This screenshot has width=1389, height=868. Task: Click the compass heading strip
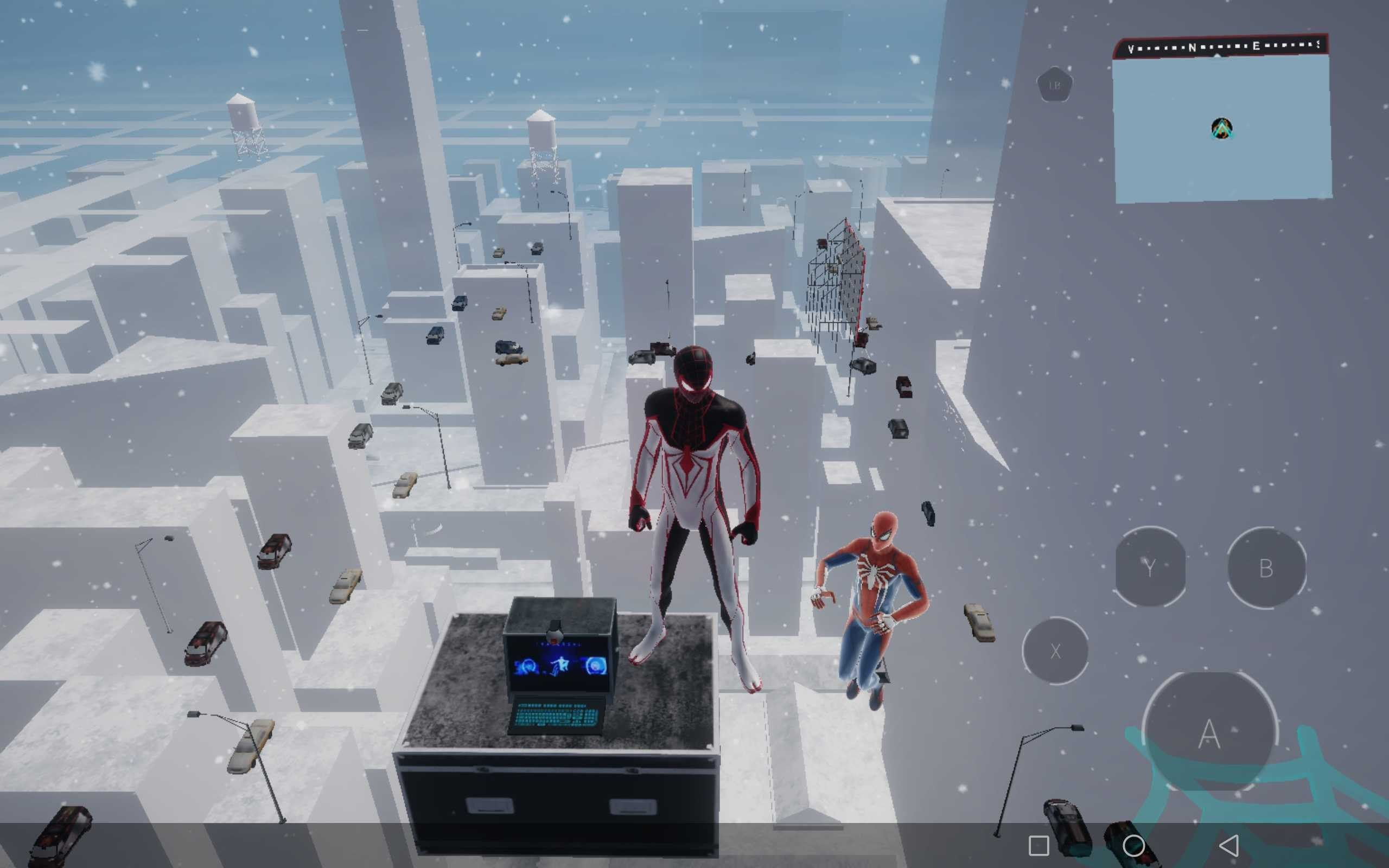pyautogui.click(x=1221, y=47)
